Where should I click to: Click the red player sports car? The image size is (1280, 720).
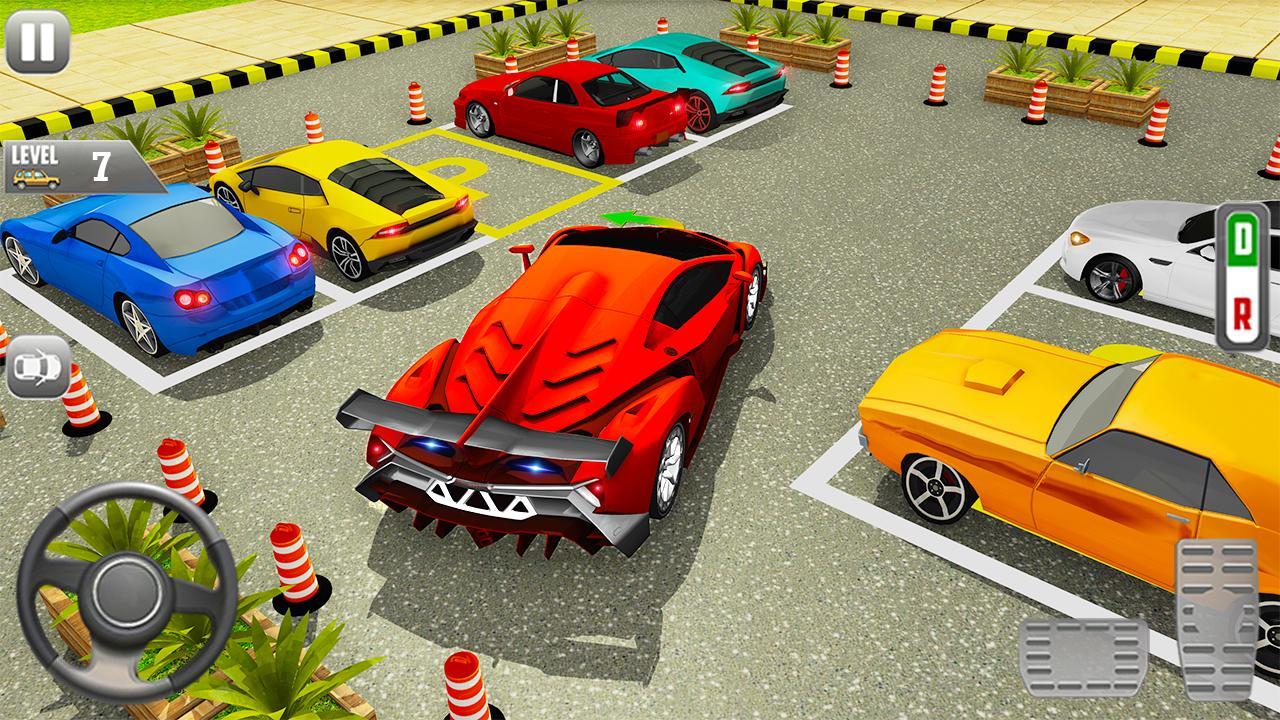[575, 380]
